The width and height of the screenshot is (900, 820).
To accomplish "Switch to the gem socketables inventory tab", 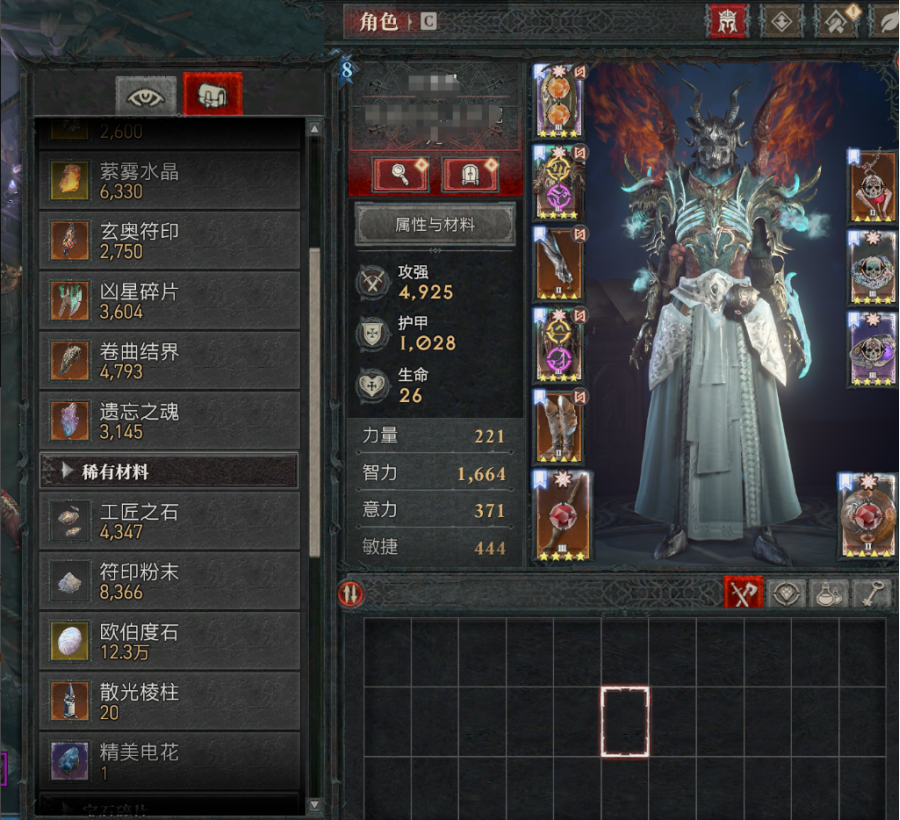I will coord(787,593).
